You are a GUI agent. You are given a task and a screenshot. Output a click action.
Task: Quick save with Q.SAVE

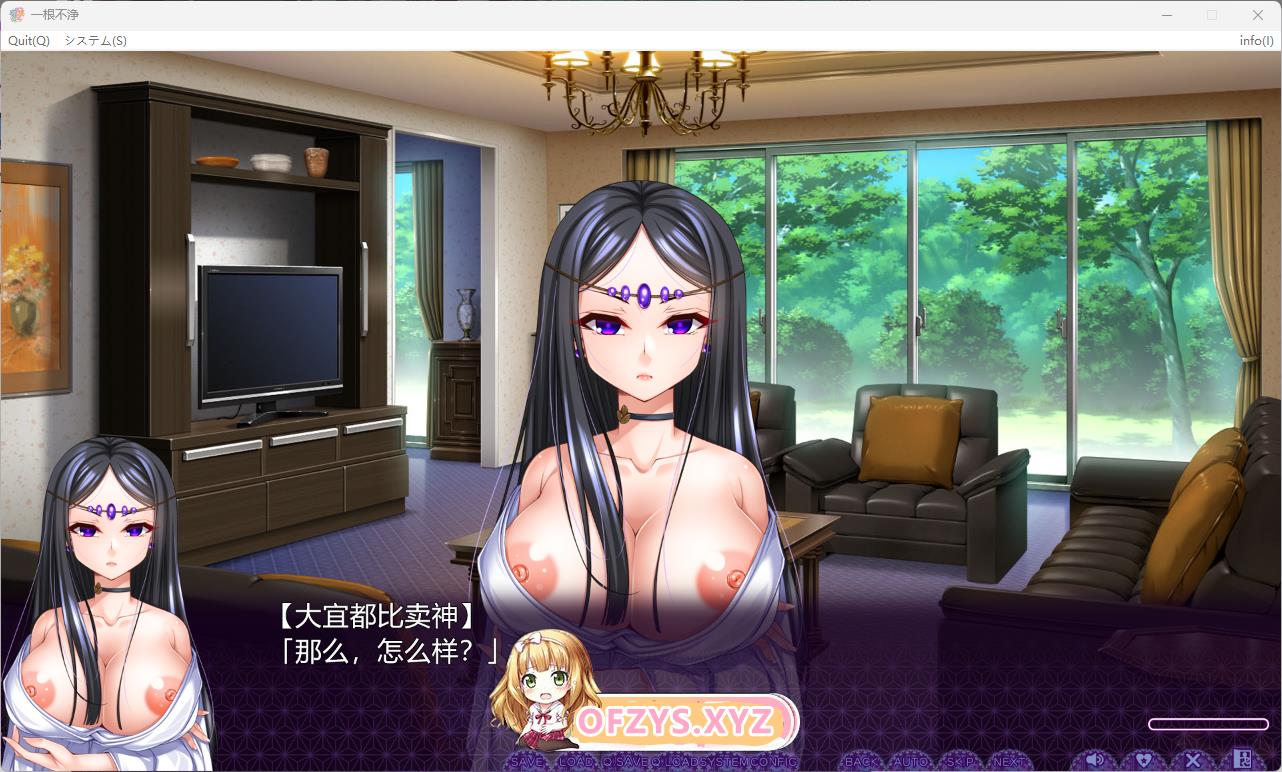pos(624,761)
